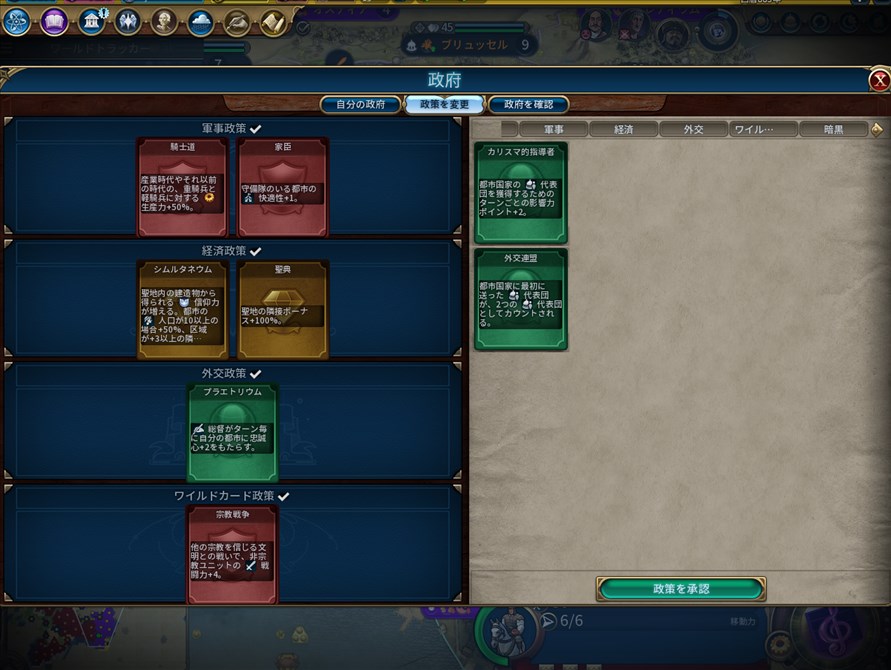
Task: Click the slotted 騎士道 military card
Action: tap(182, 187)
